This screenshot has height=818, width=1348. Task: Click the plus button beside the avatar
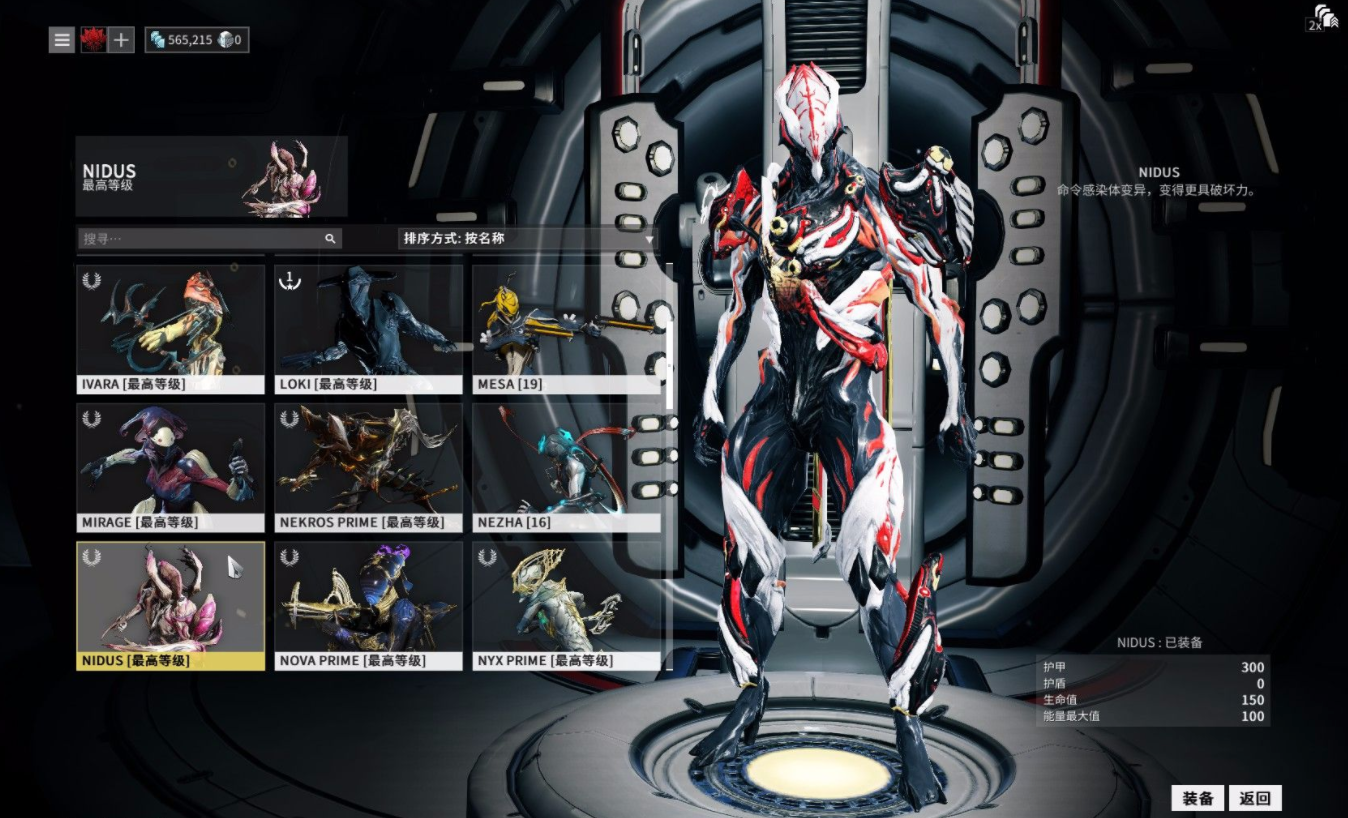coord(121,40)
